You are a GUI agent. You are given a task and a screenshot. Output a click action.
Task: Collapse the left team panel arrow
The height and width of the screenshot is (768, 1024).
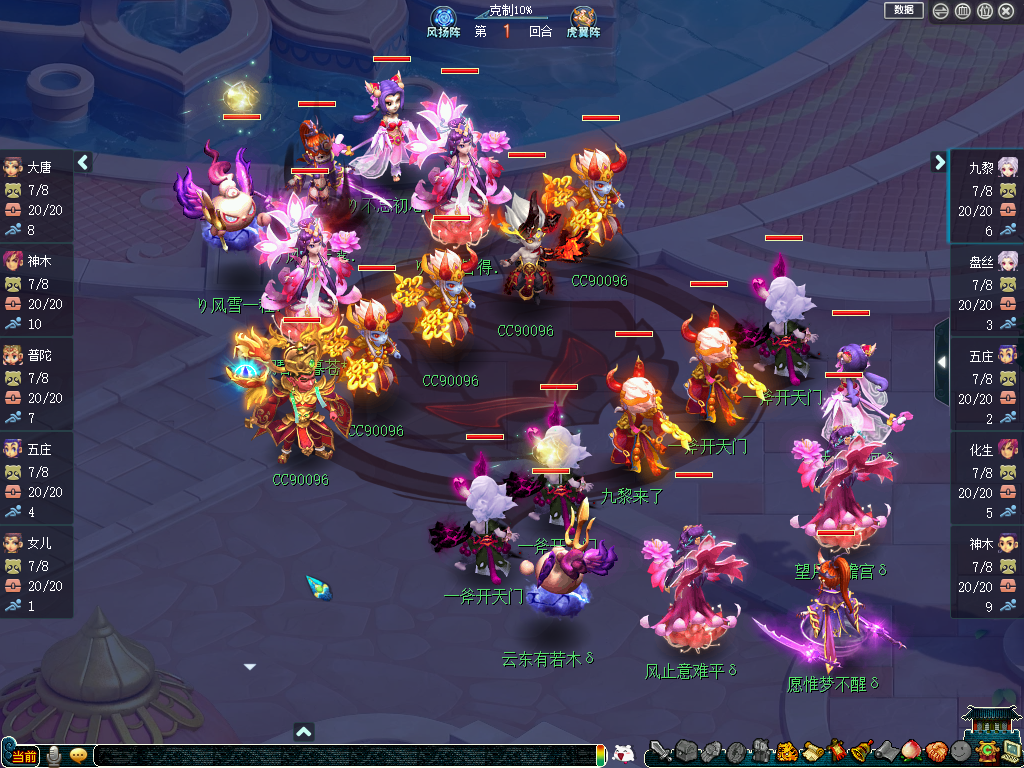click(84, 162)
